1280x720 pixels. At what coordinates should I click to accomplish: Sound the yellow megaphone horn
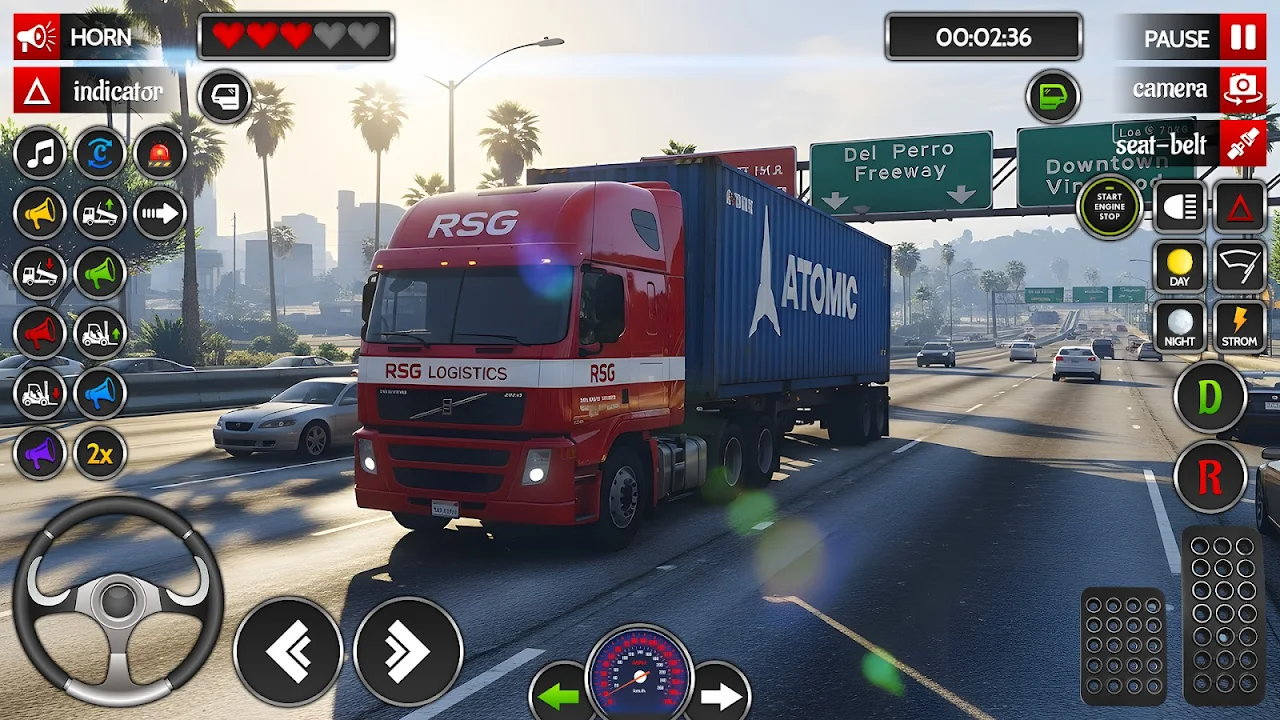click(x=40, y=213)
